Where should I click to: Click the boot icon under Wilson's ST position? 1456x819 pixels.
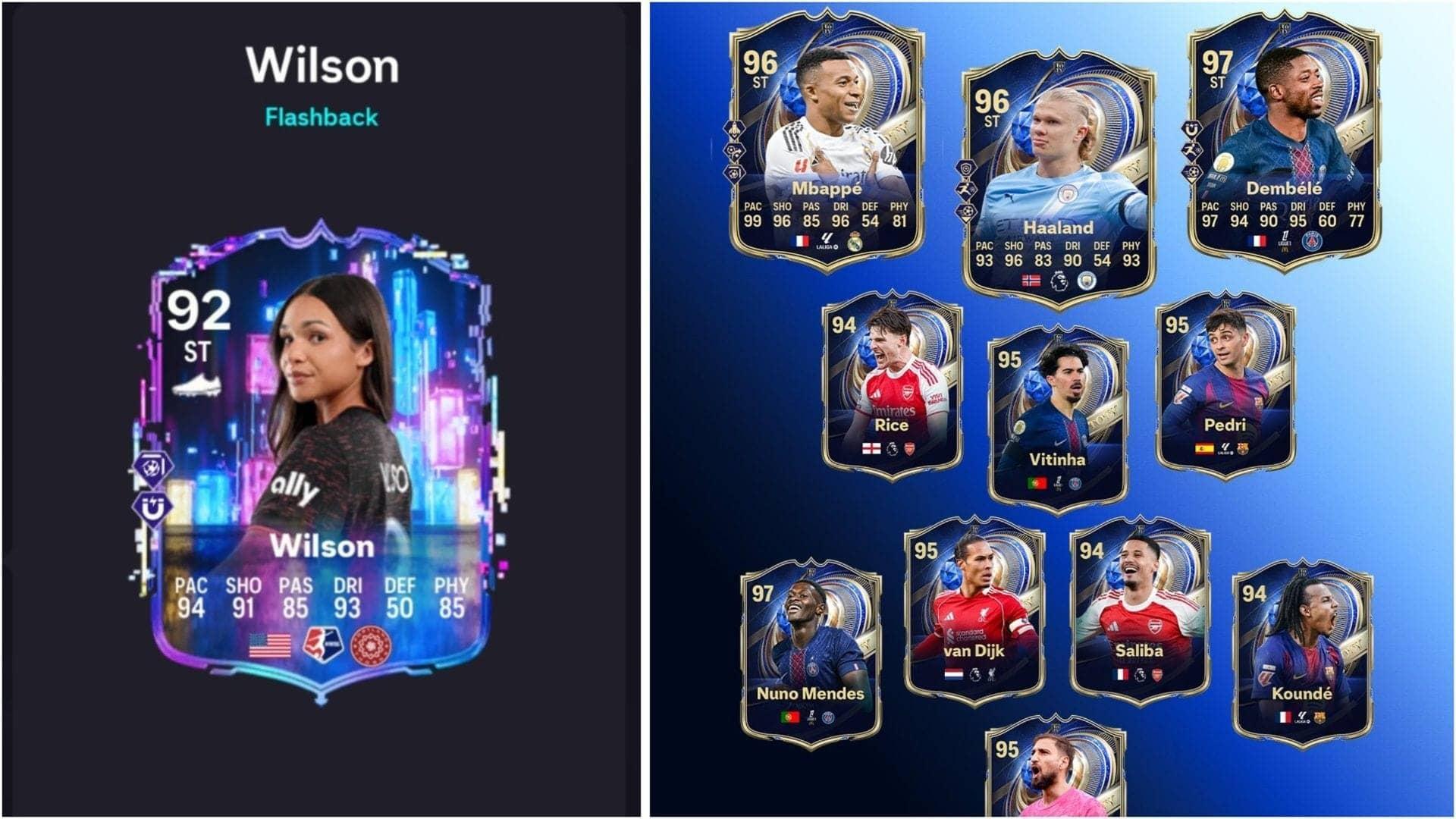coord(196,384)
